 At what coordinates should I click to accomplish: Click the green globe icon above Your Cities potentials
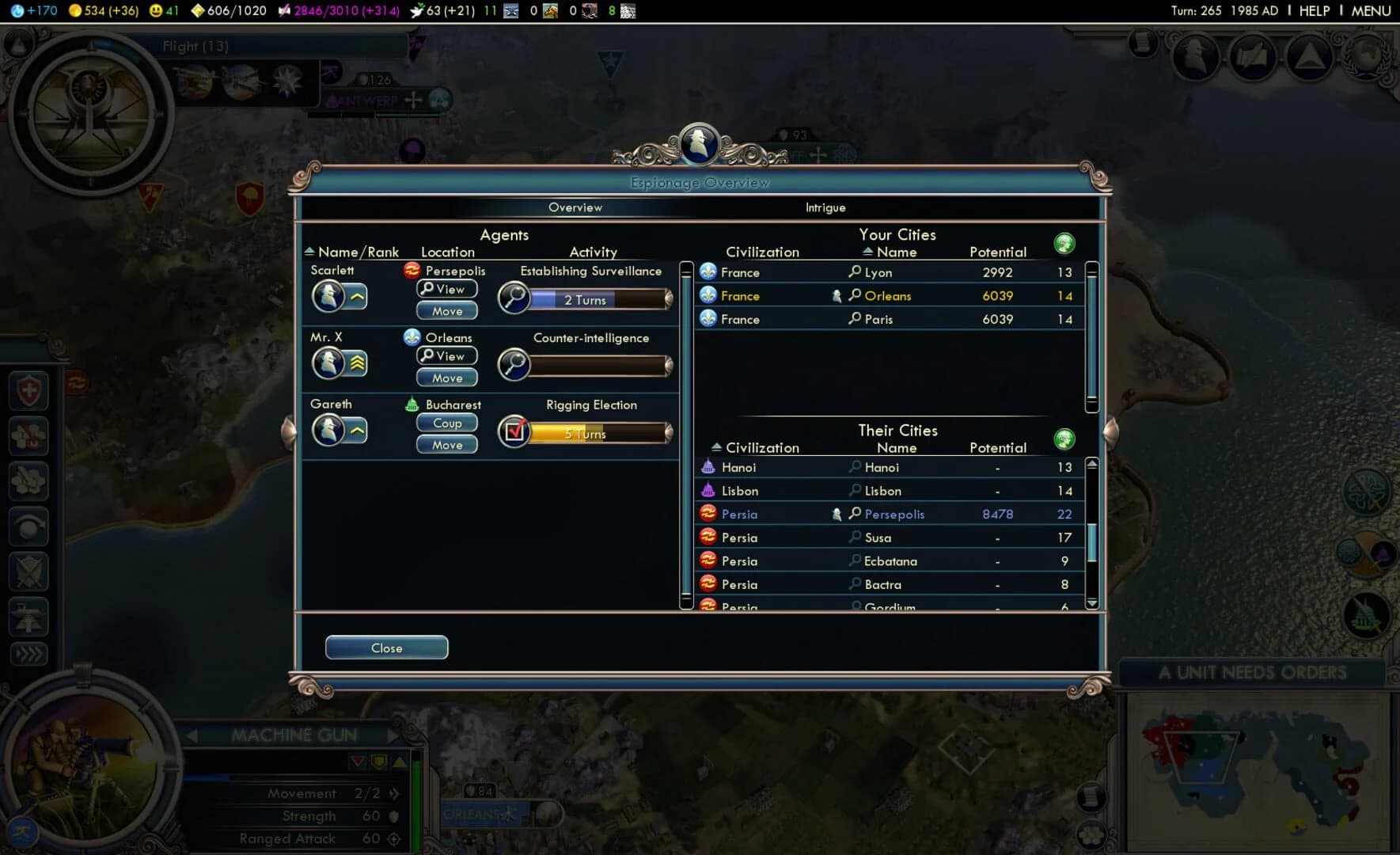click(x=1064, y=244)
